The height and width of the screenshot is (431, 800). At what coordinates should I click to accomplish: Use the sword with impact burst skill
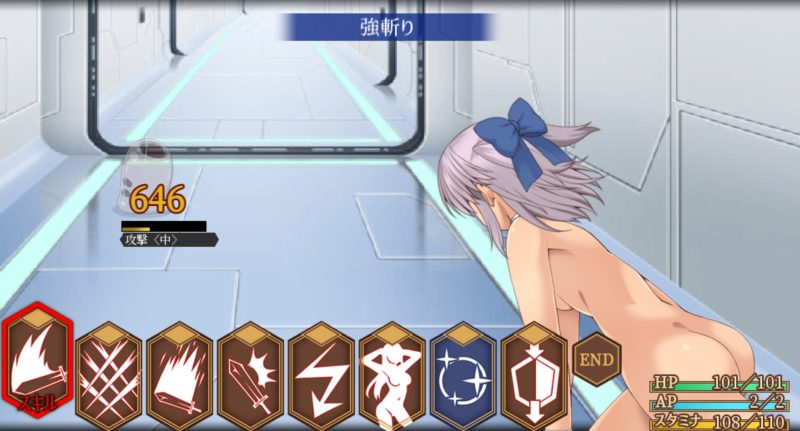(x=251, y=371)
